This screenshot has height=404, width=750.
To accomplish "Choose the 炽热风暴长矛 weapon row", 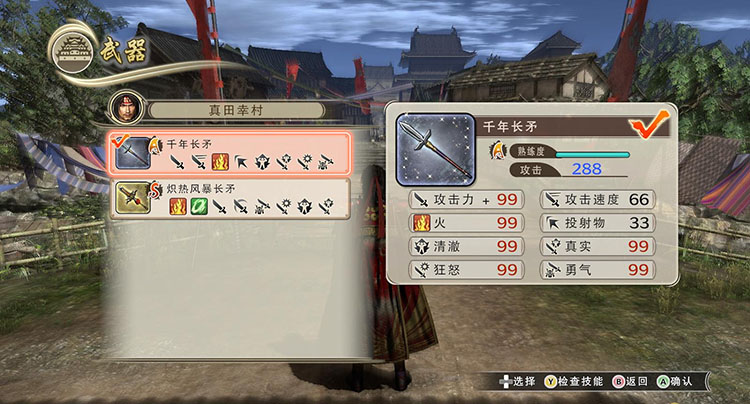I will (228, 198).
